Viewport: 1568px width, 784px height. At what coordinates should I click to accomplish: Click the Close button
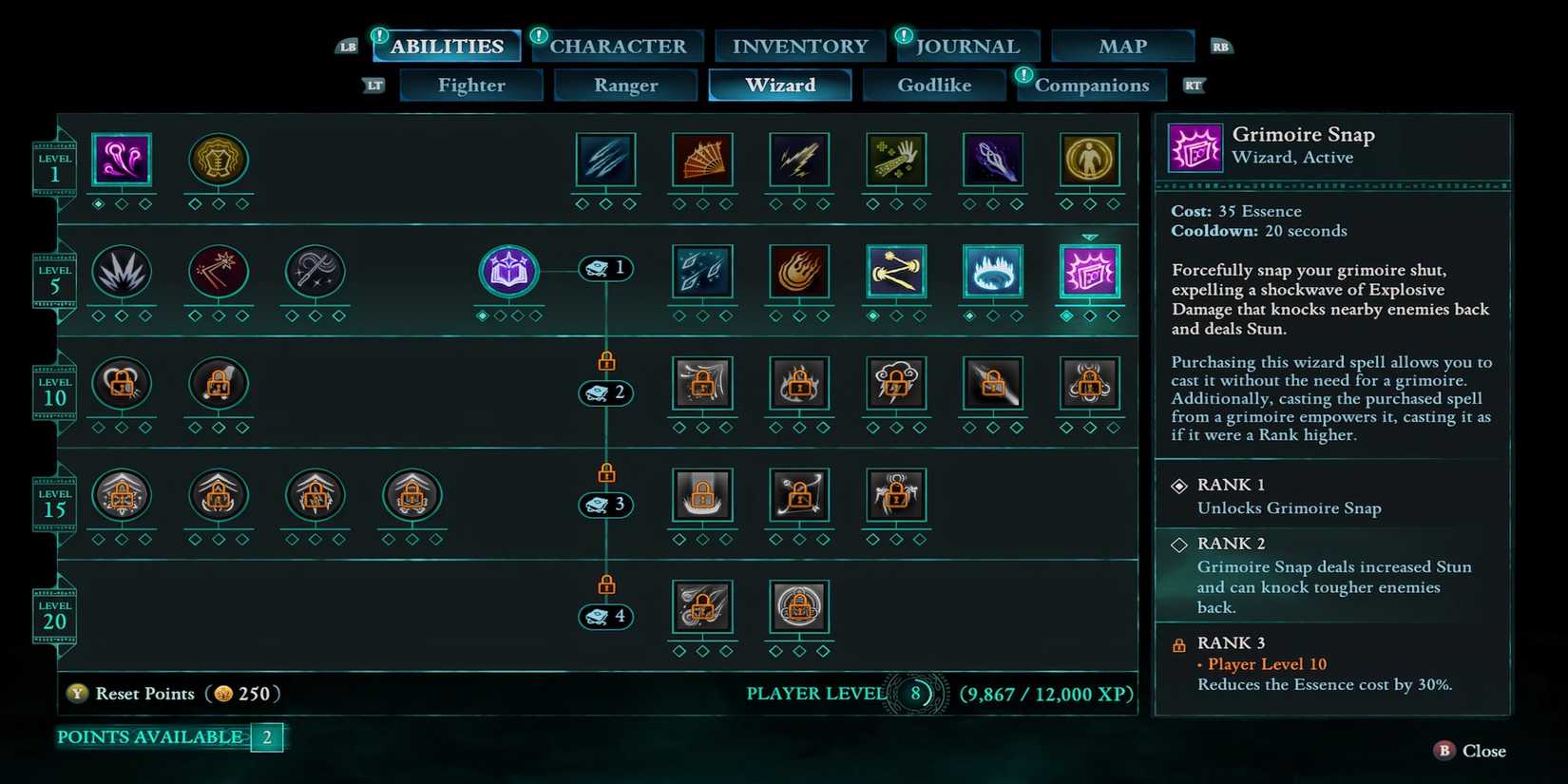pos(1479,751)
